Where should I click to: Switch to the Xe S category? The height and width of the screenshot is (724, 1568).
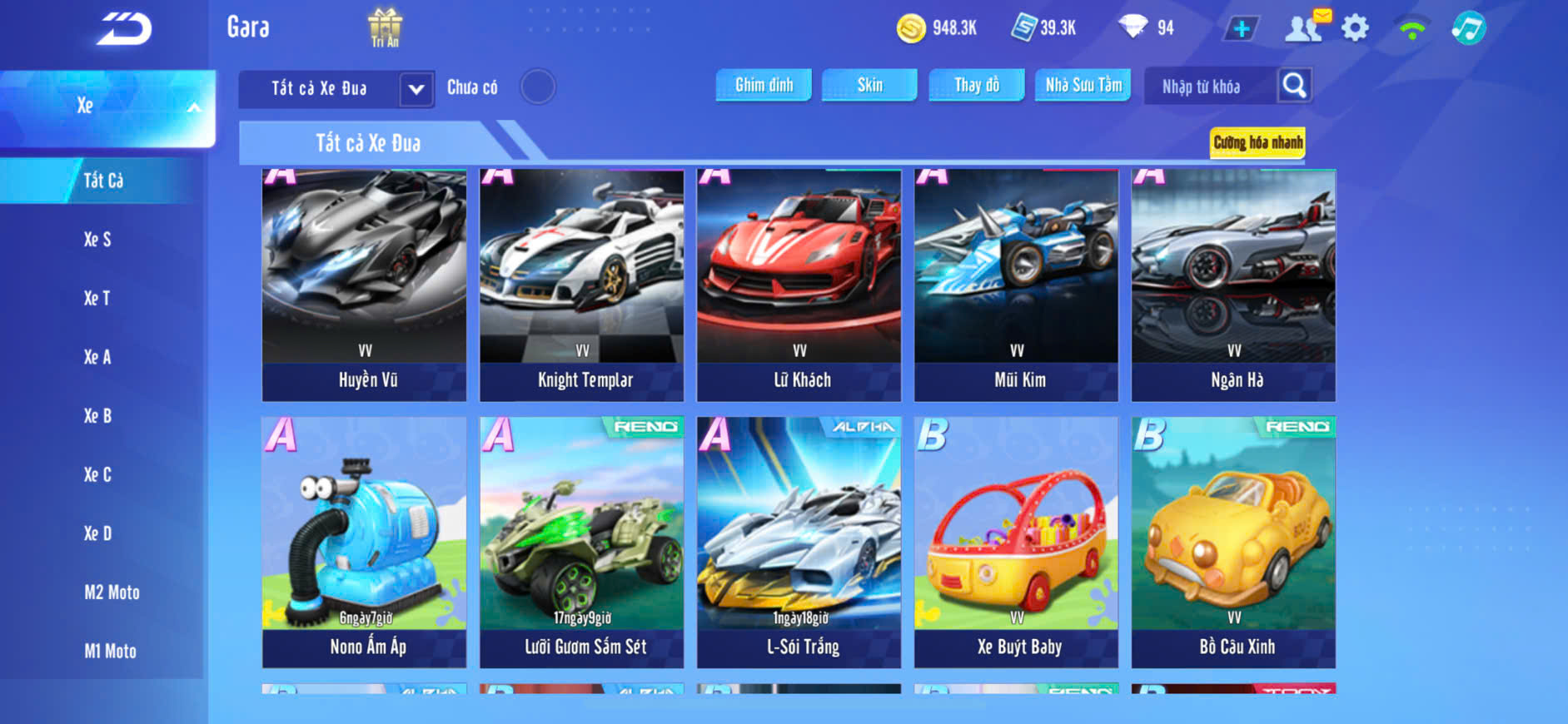click(x=97, y=240)
